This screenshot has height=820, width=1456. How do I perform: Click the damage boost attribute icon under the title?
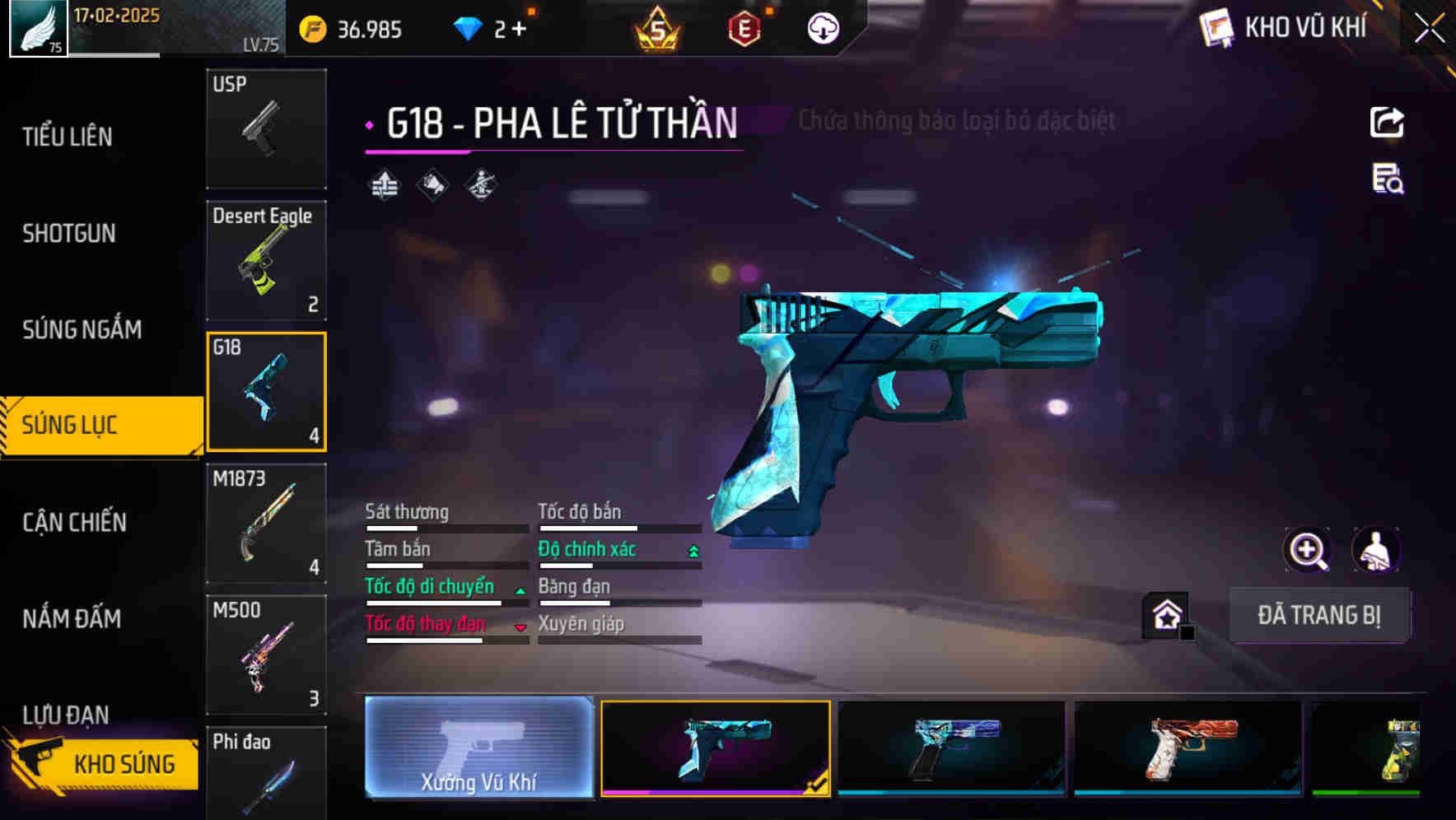pyautogui.click(x=384, y=183)
